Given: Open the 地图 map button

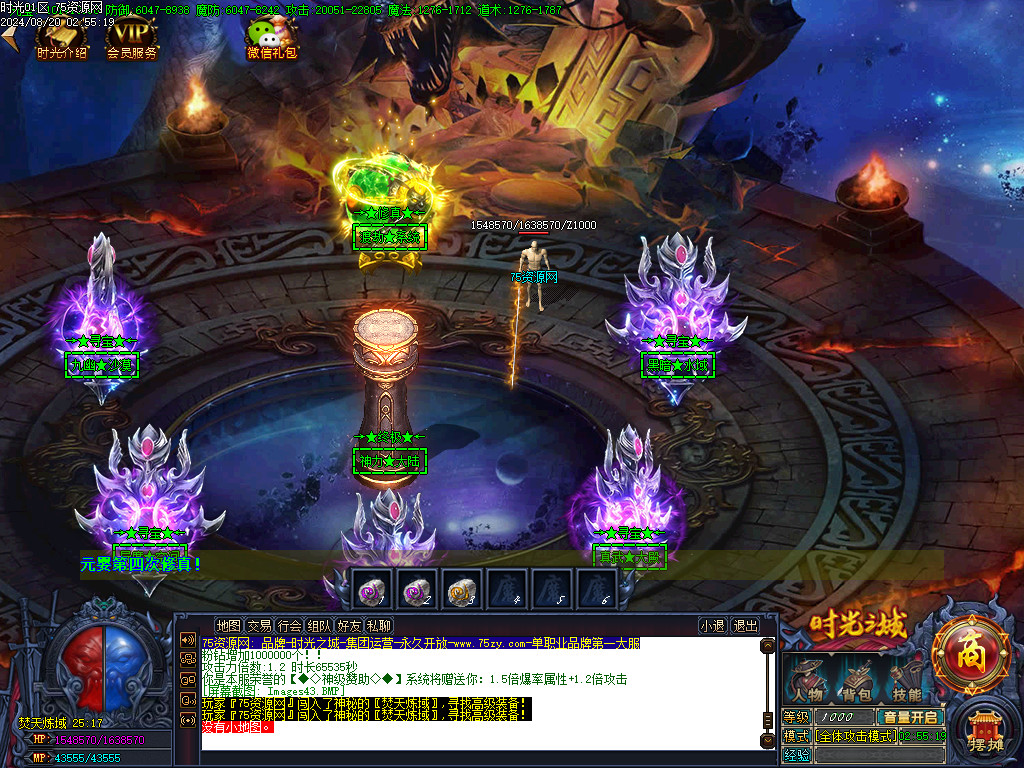Looking at the screenshot, I should [229, 625].
